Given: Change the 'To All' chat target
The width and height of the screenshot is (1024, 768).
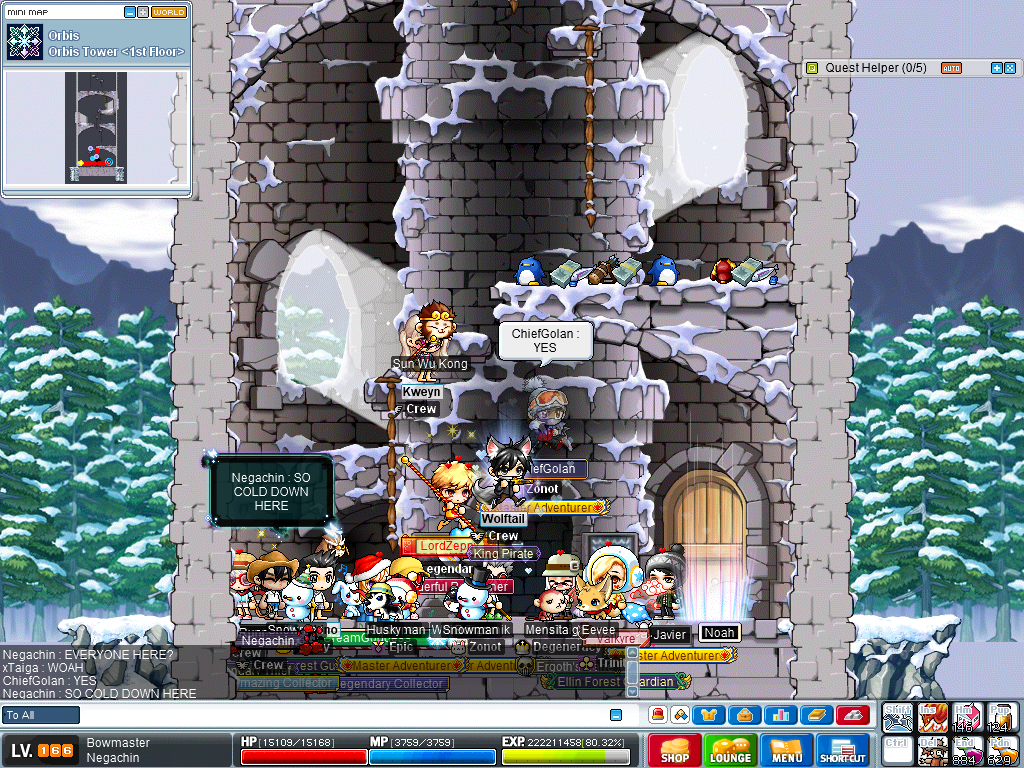Looking at the screenshot, I should click(x=41, y=715).
